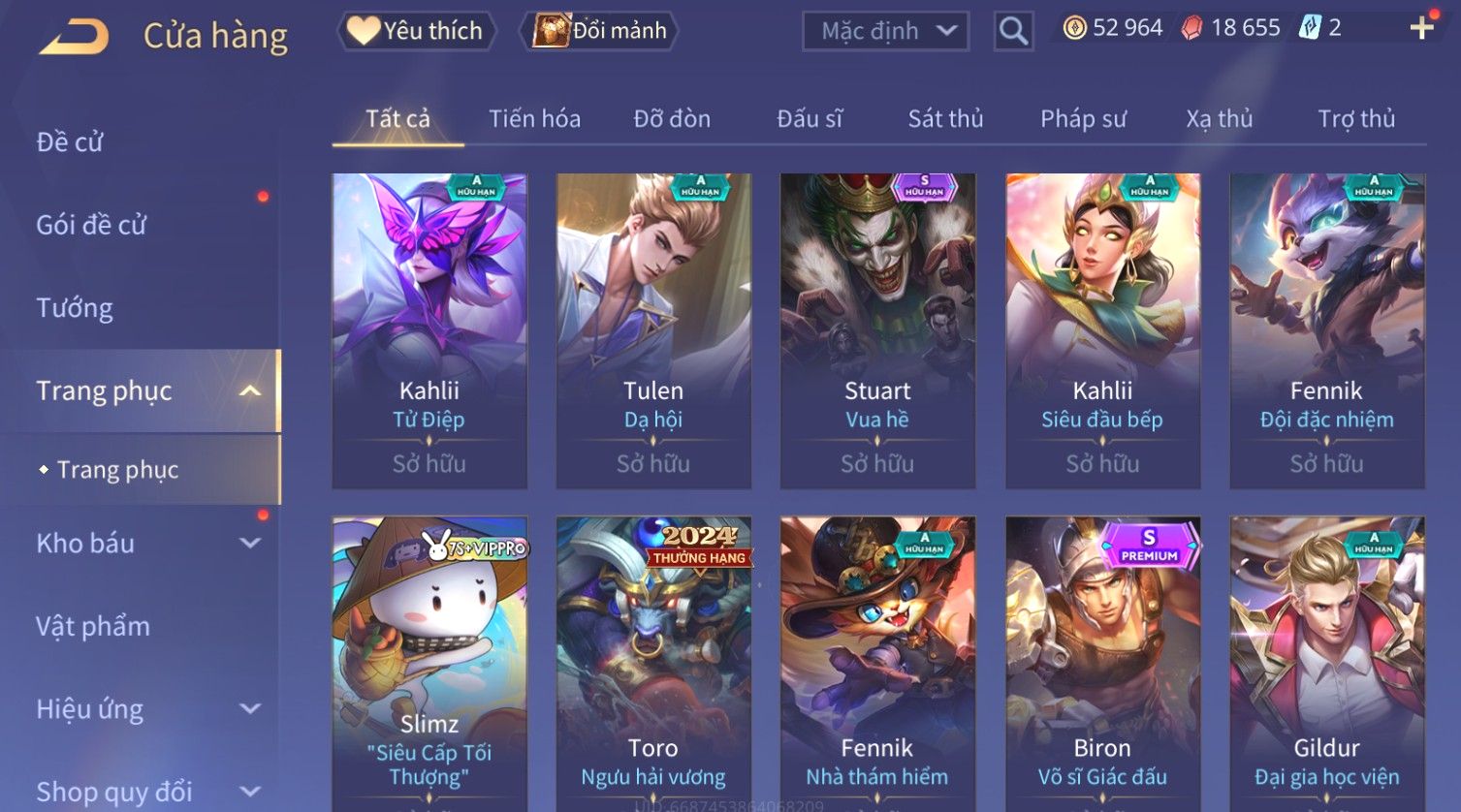The height and width of the screenshot is (812, 1461).
Task: Select the Stuart Vua hề skin card
Action: point(877,329)
